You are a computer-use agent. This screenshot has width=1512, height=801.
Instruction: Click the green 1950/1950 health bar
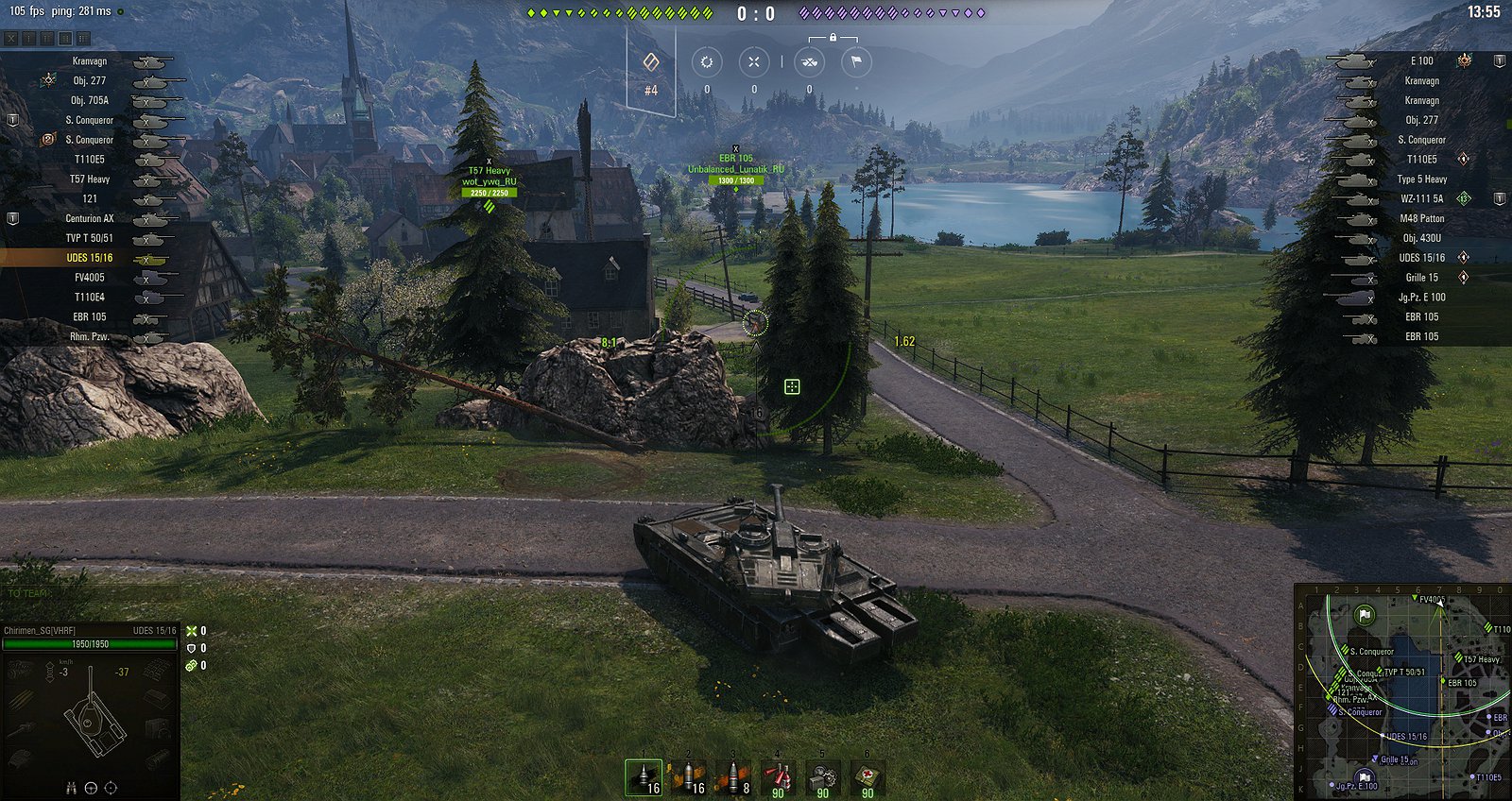90,643
